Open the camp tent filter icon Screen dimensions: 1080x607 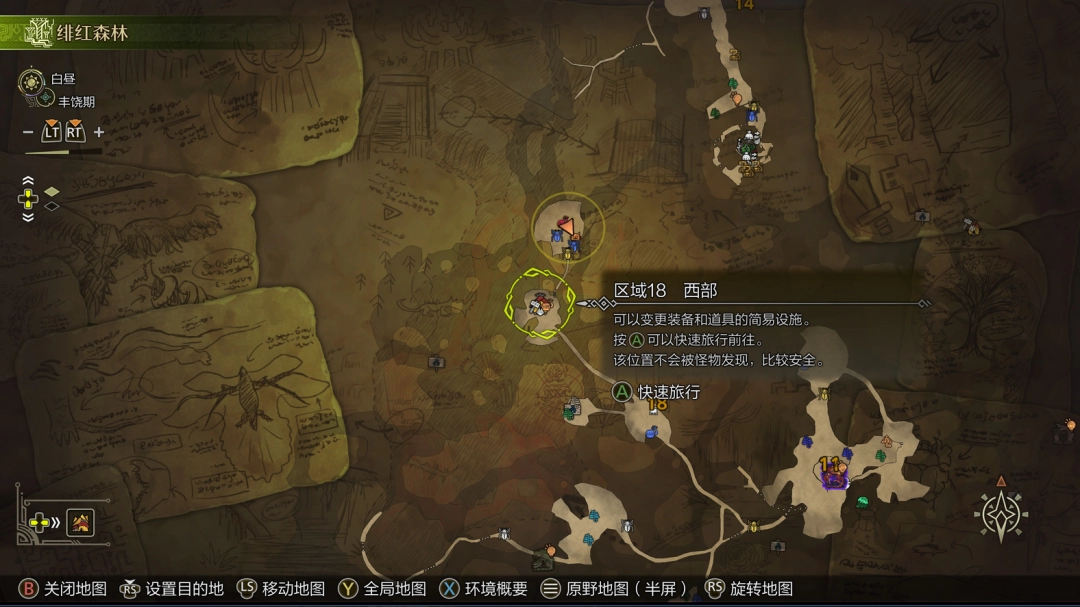tap(81, 522)
